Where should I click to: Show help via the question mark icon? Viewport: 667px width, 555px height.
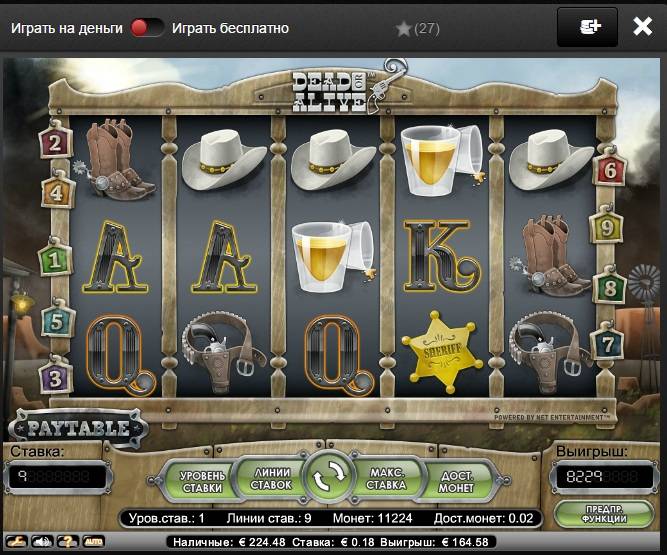67,541
